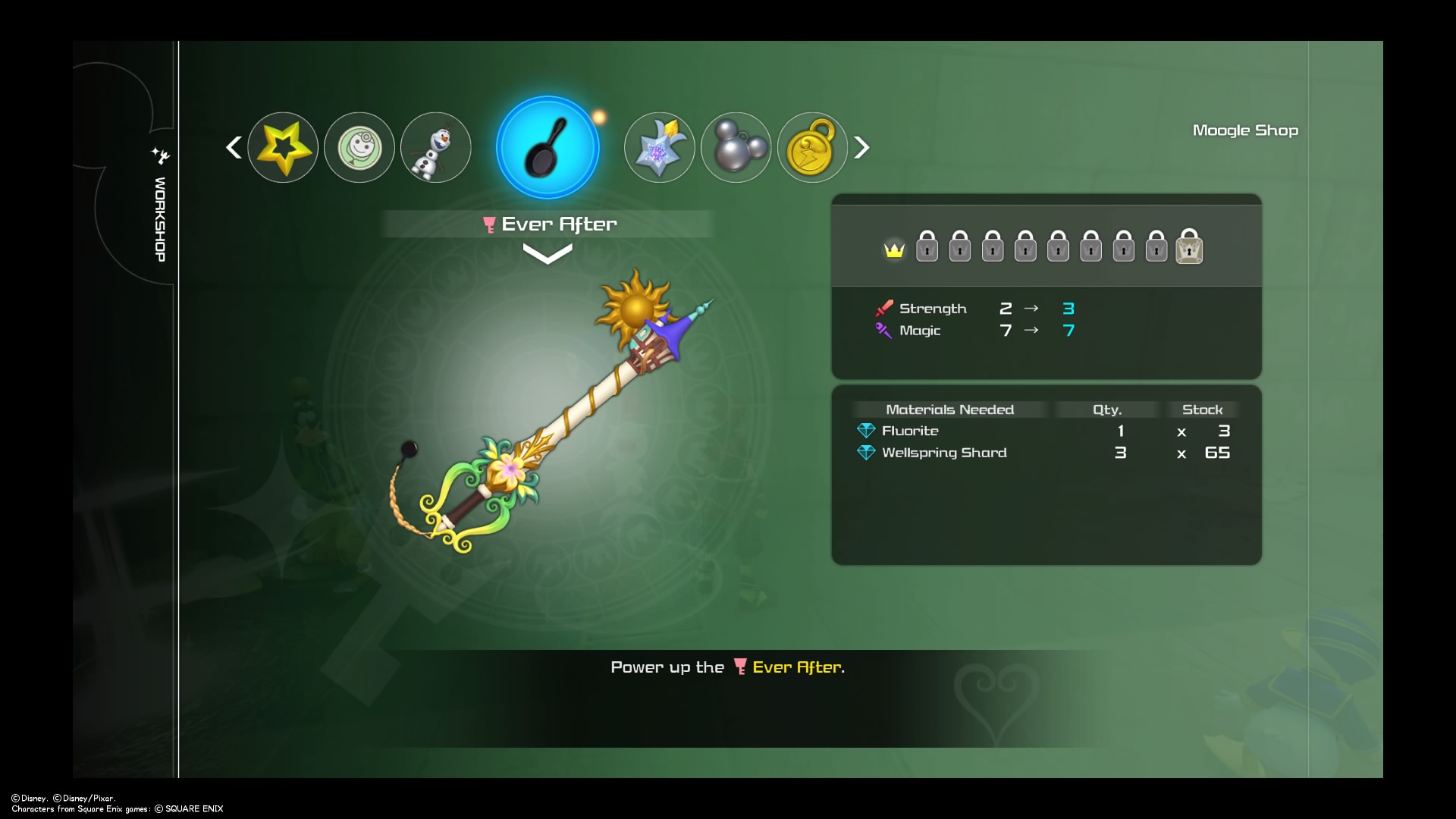Click the left arrow to browse keyblades

tap(234, 147)
